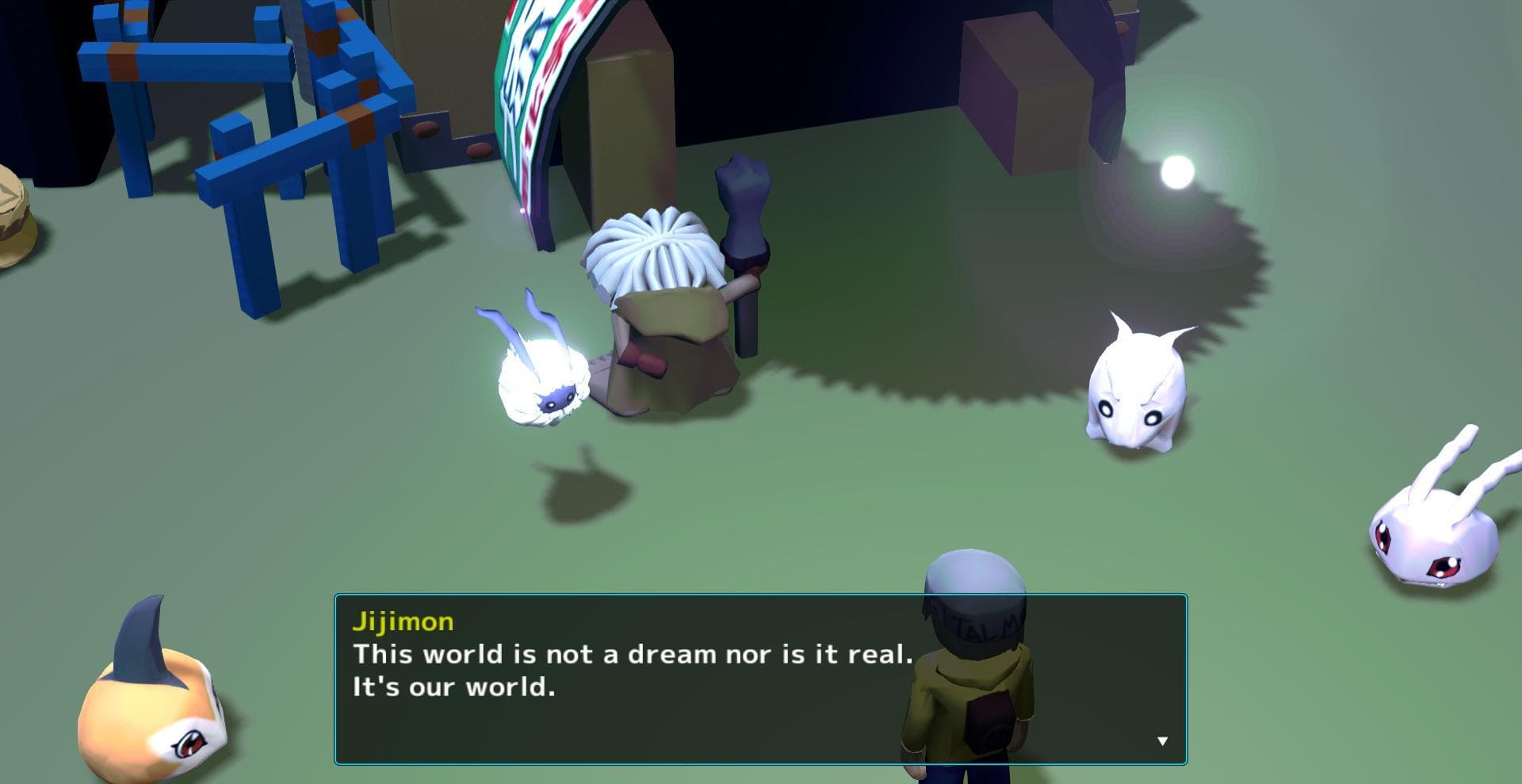Click the staff Jijimon is holding
1522x784 pixels.
coord(744,238)
